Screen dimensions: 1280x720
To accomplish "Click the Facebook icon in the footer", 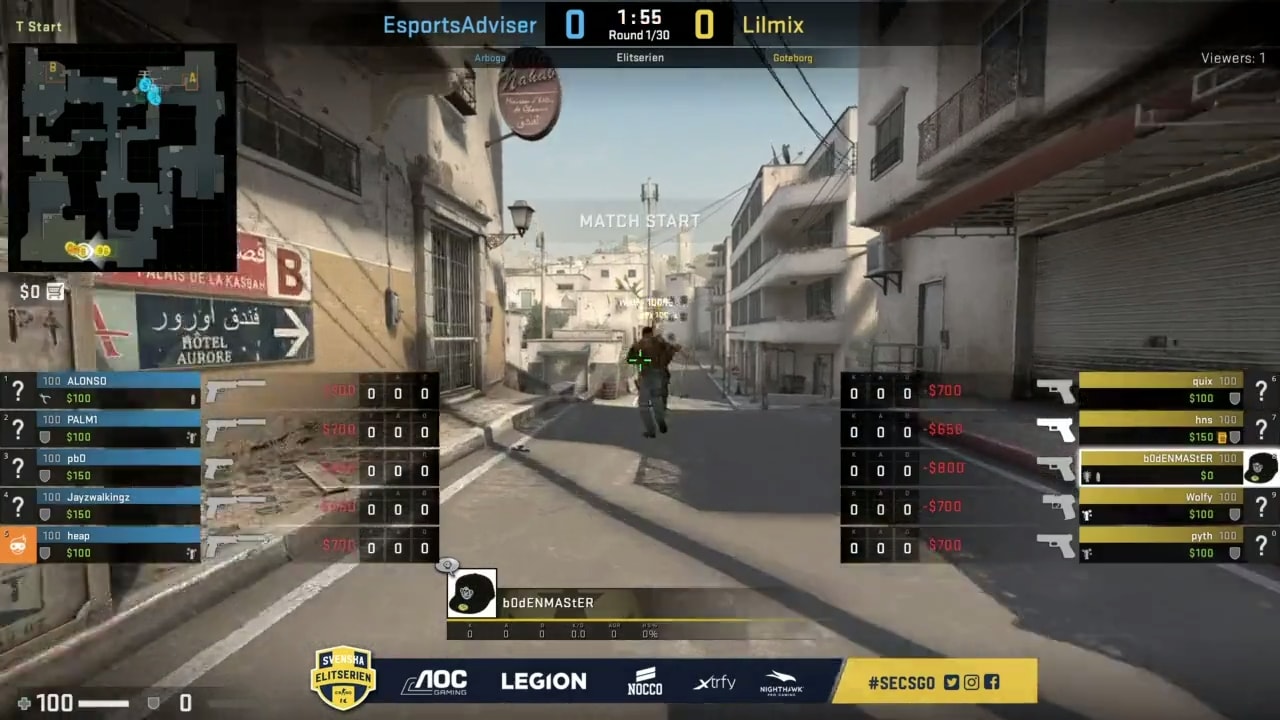I will 992,682.
